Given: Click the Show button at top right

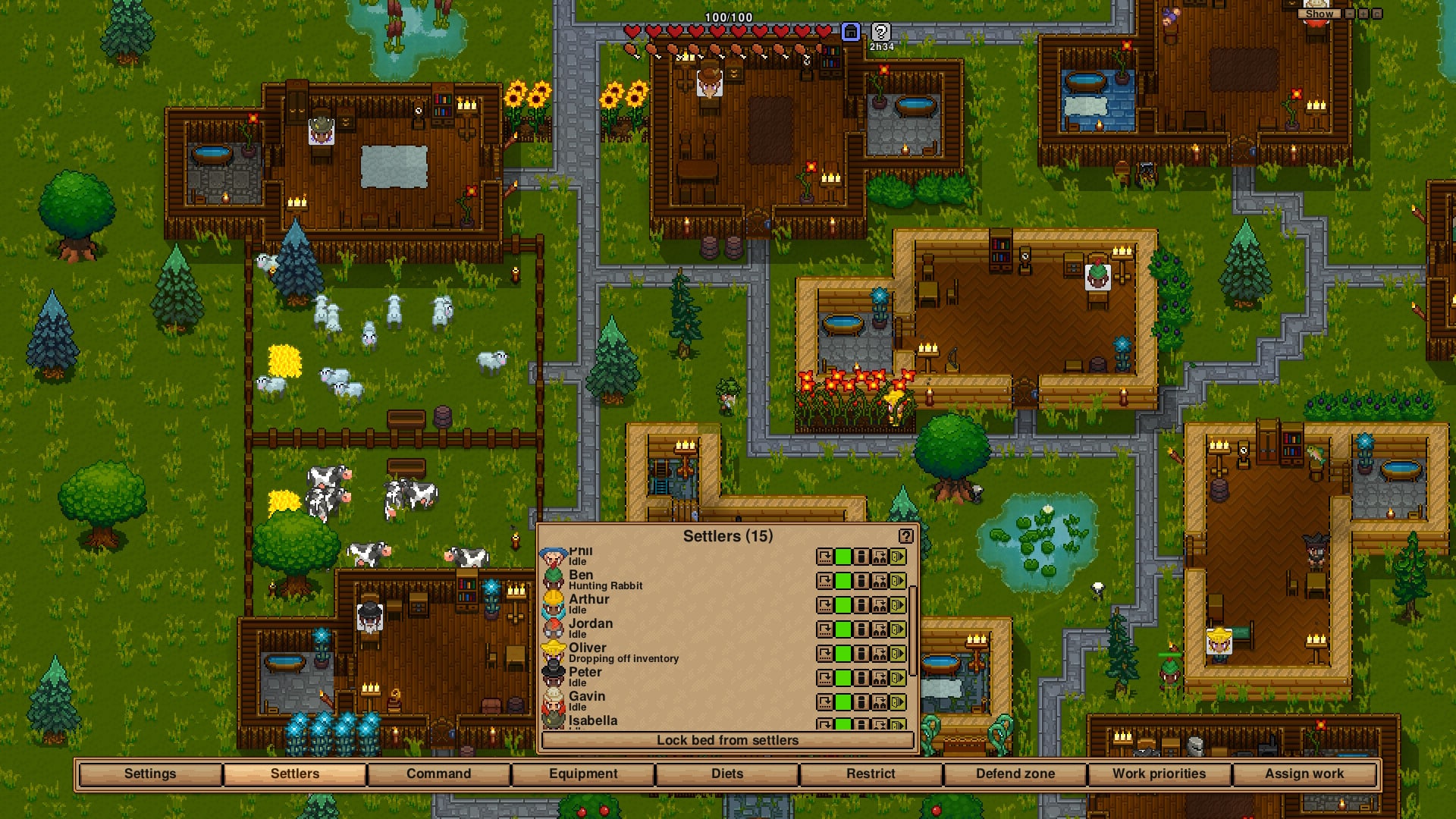Looking at the screenshot, I should point(1319,14).
